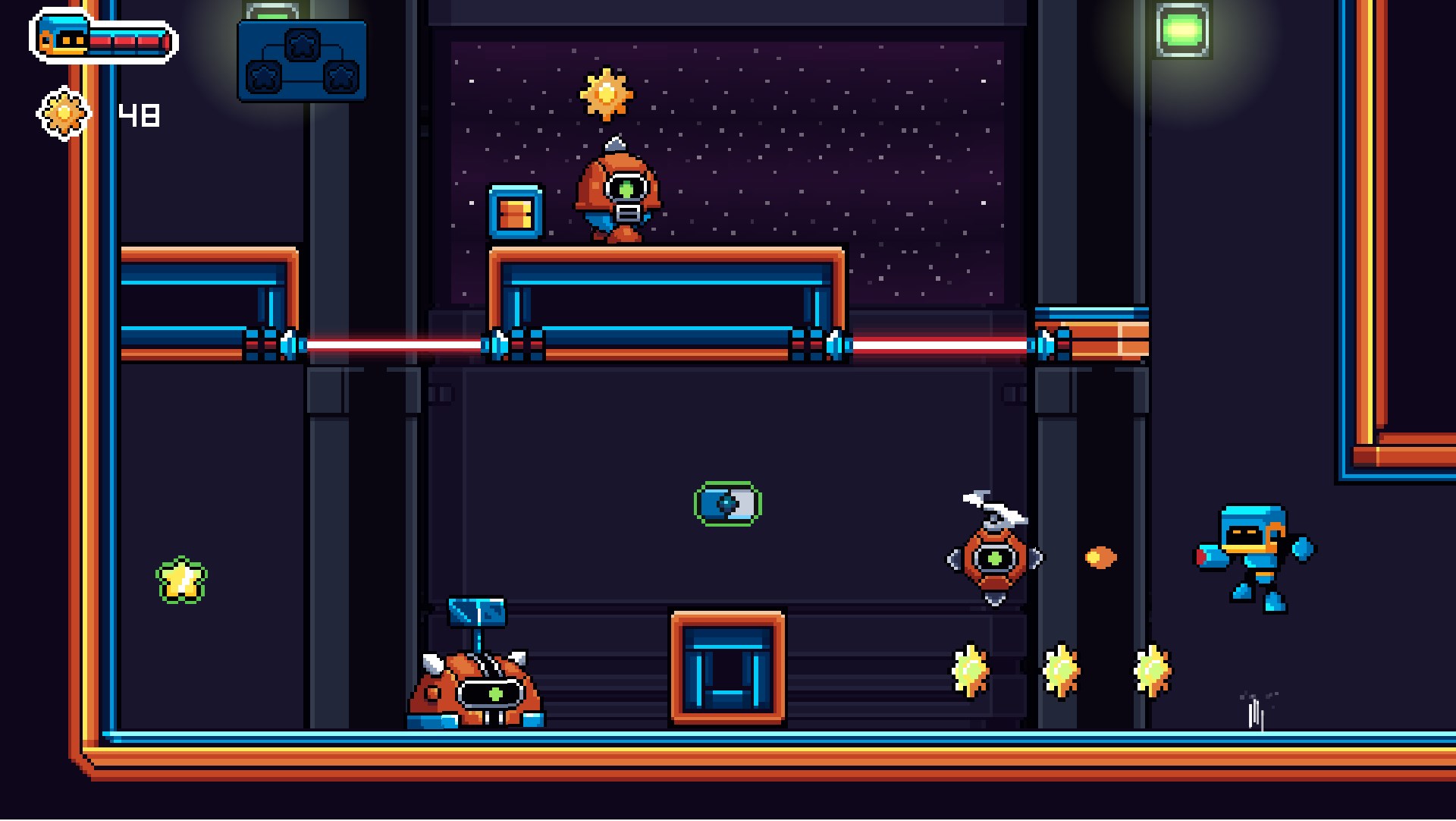Click the orange projectile beside the drone

[x=1100, y=557]
